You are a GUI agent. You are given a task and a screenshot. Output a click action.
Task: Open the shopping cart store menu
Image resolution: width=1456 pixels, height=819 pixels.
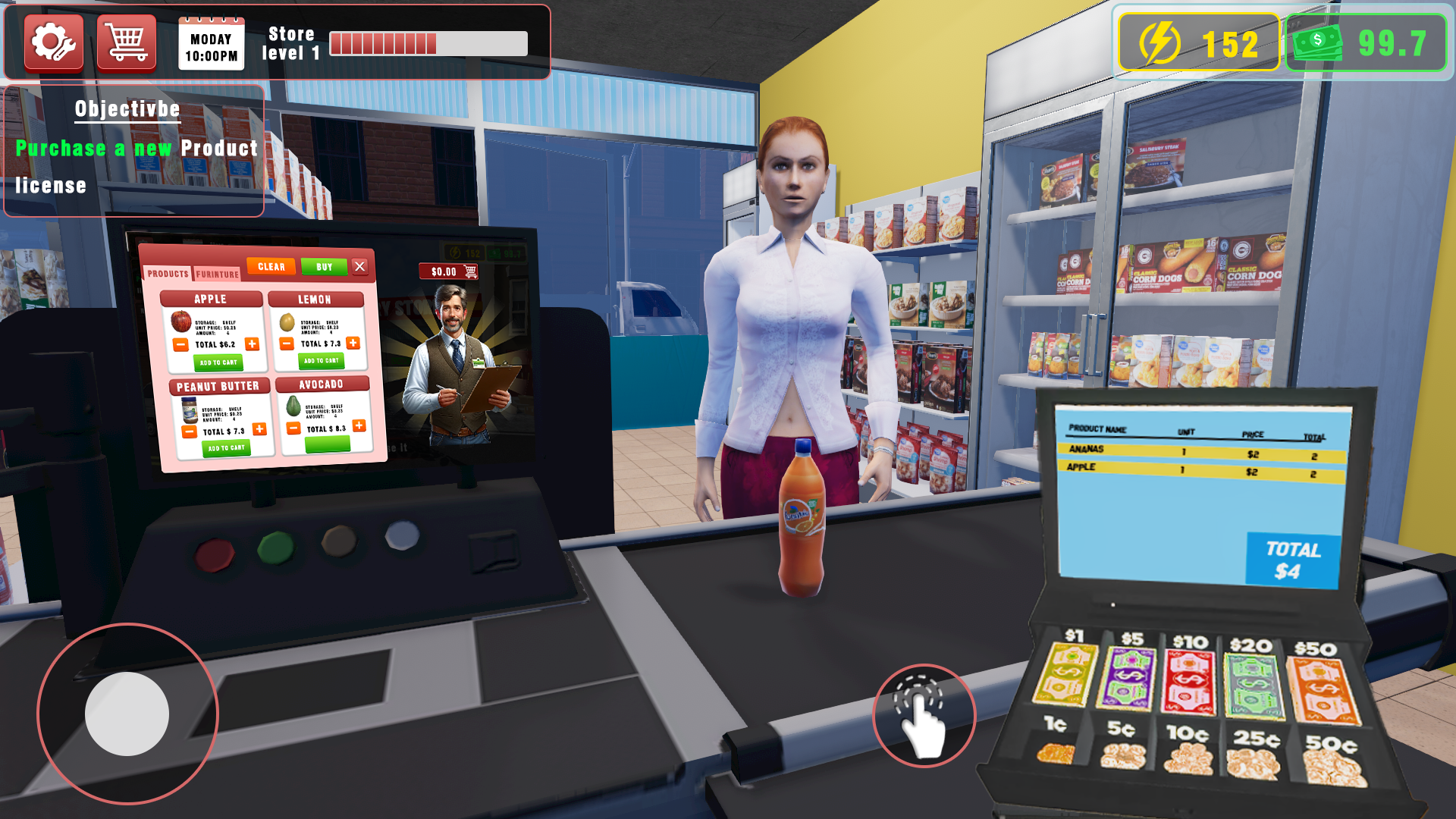126,43
